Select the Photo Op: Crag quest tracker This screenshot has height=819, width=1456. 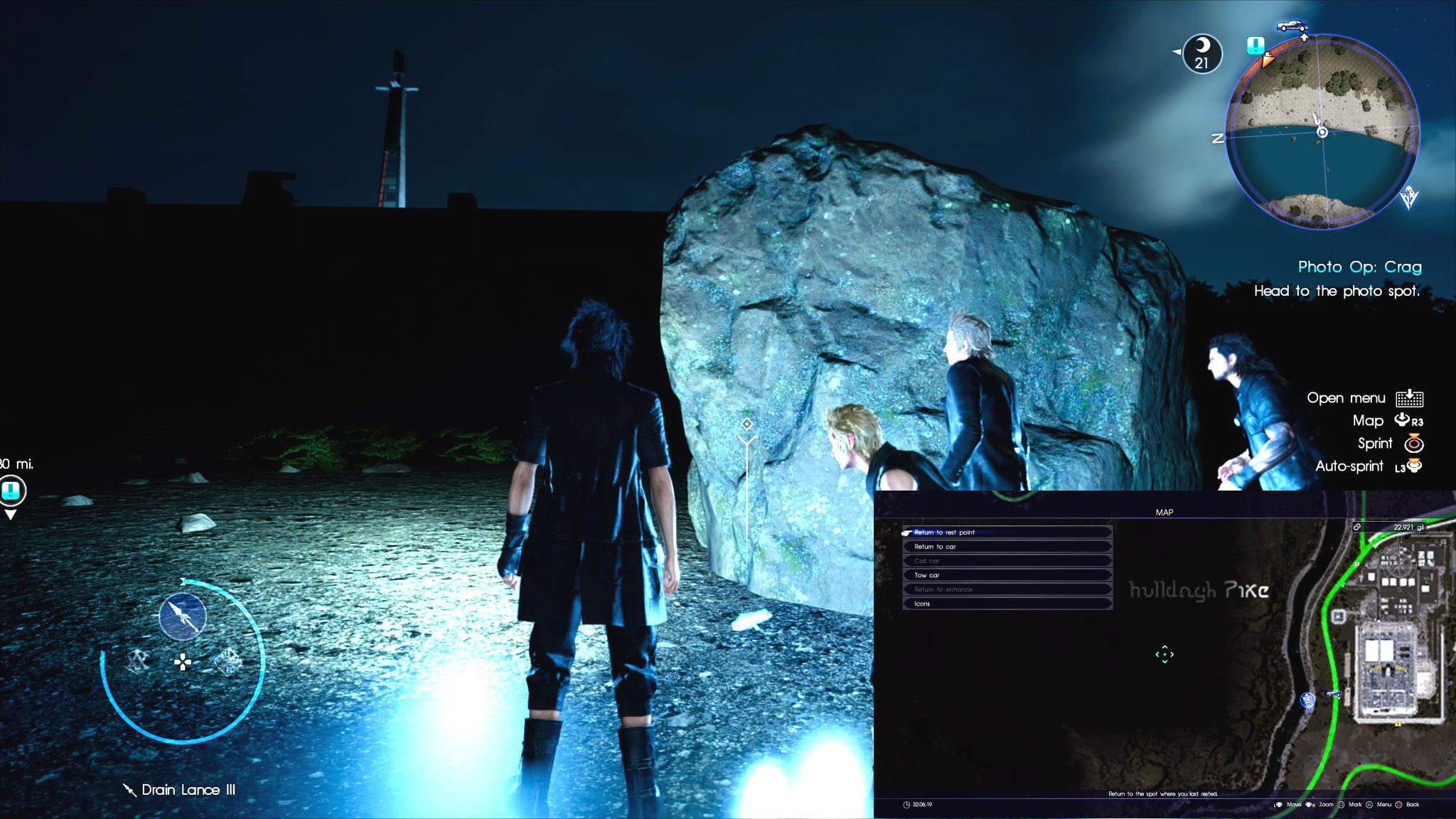(1359, 267)
